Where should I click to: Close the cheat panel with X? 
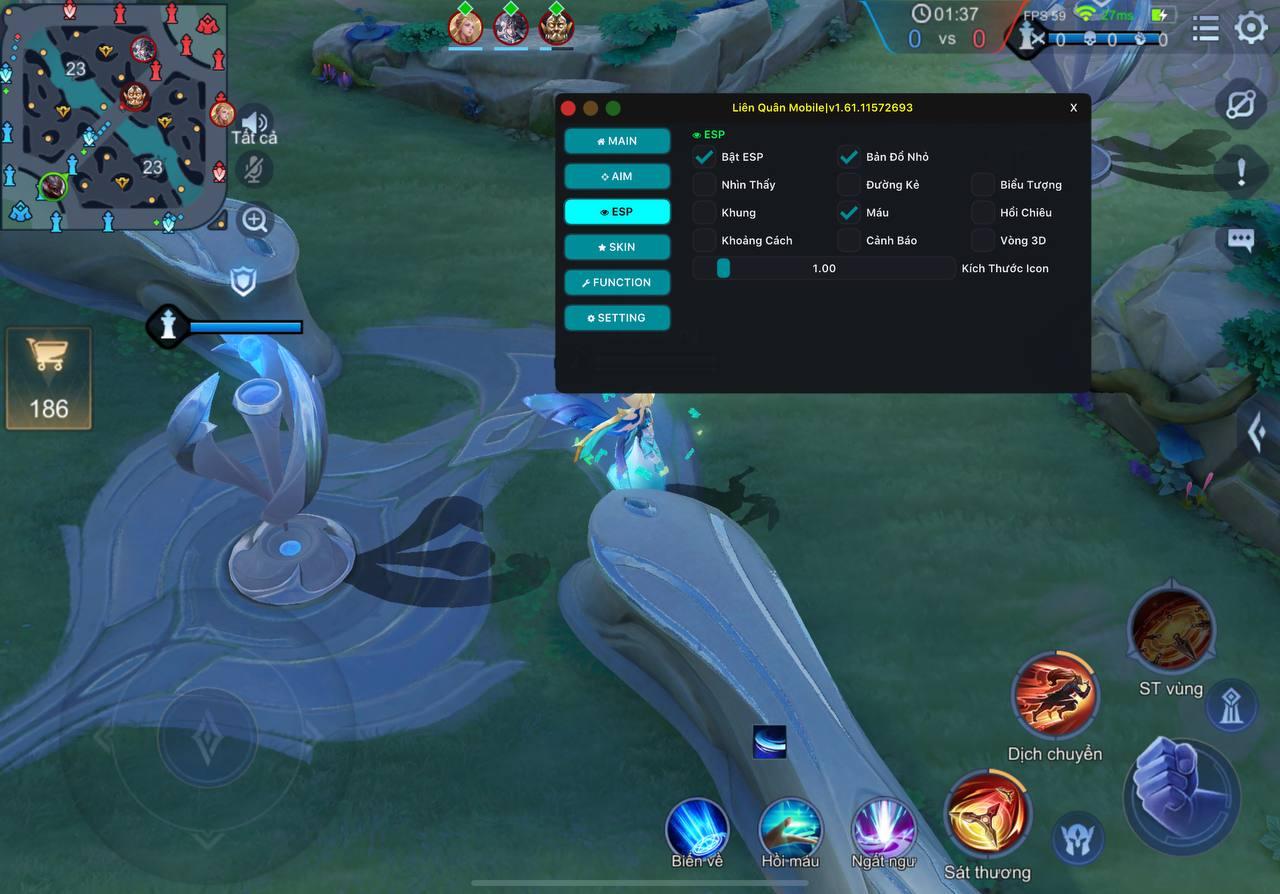pyautogui.click(x=1074, y=108)
